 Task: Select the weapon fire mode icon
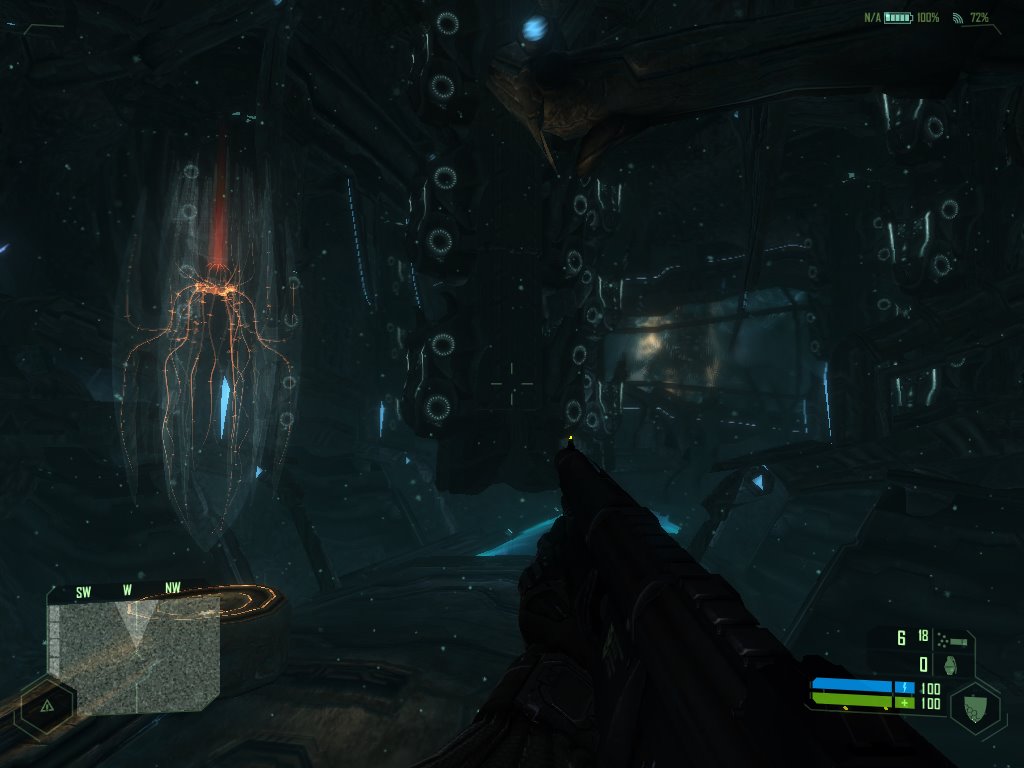(x=952, y=637)
